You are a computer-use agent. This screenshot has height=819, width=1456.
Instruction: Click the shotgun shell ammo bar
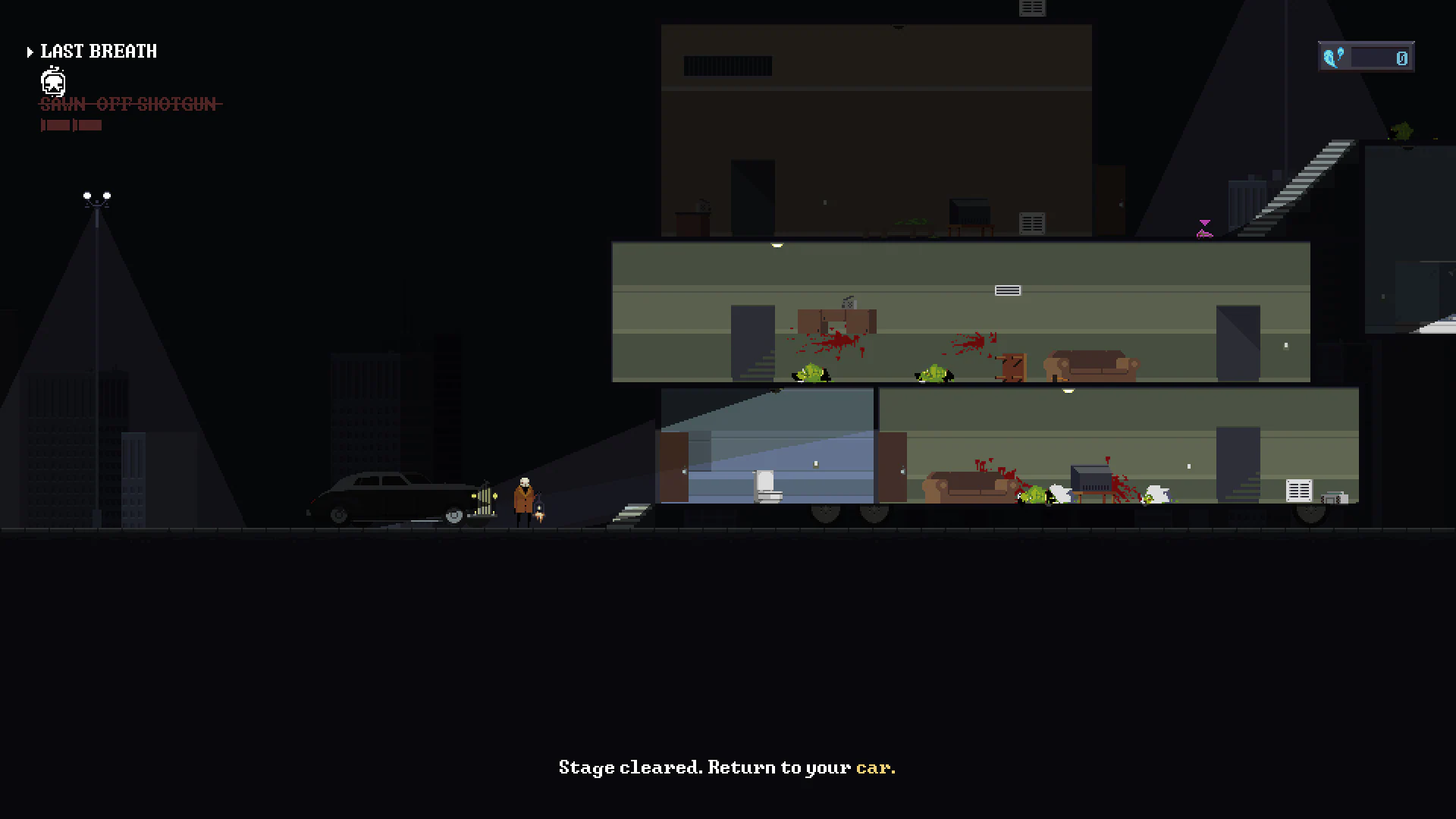click(x=71, y=125)
